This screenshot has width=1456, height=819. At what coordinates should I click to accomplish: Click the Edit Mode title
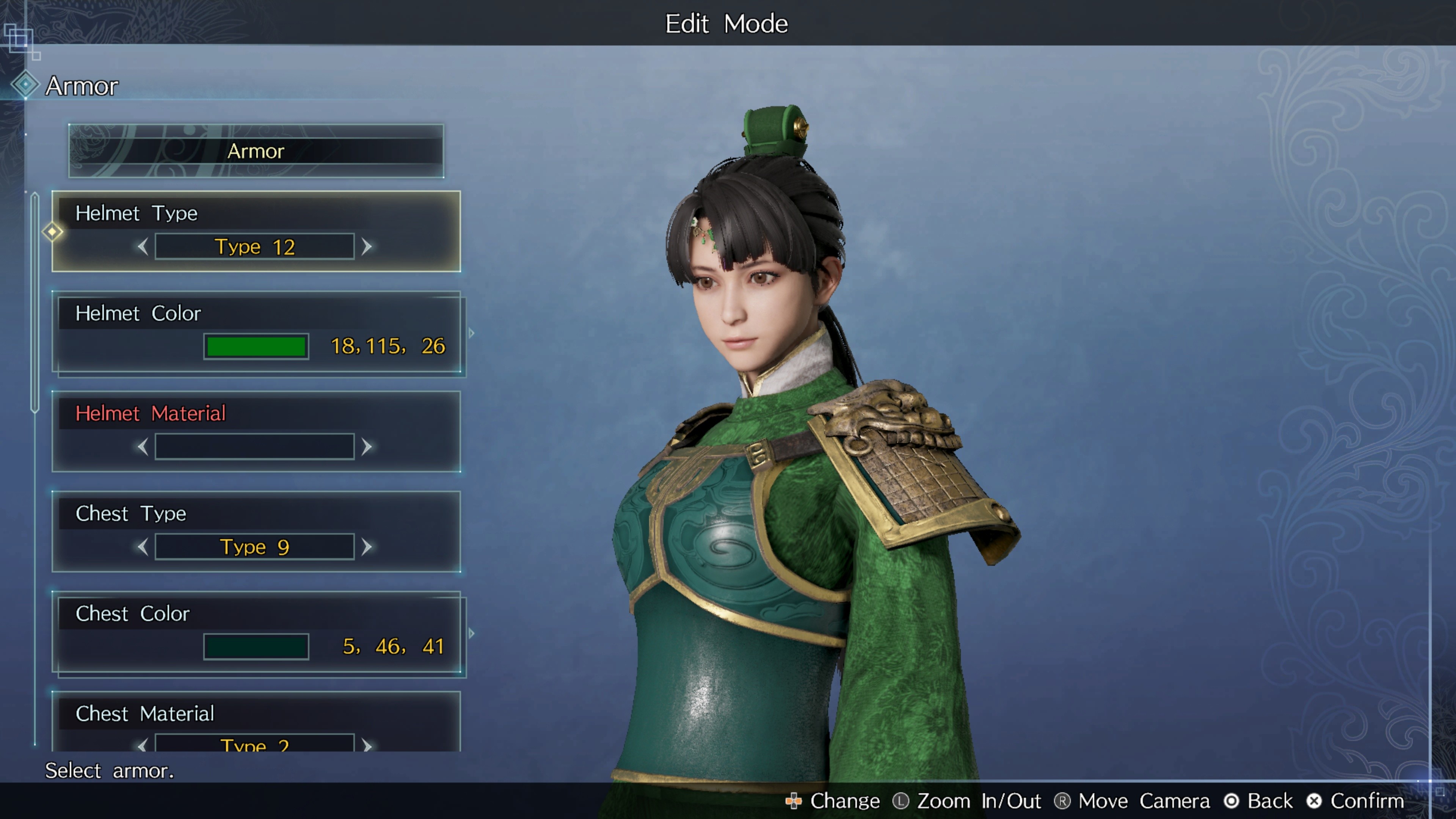point(727,23)
